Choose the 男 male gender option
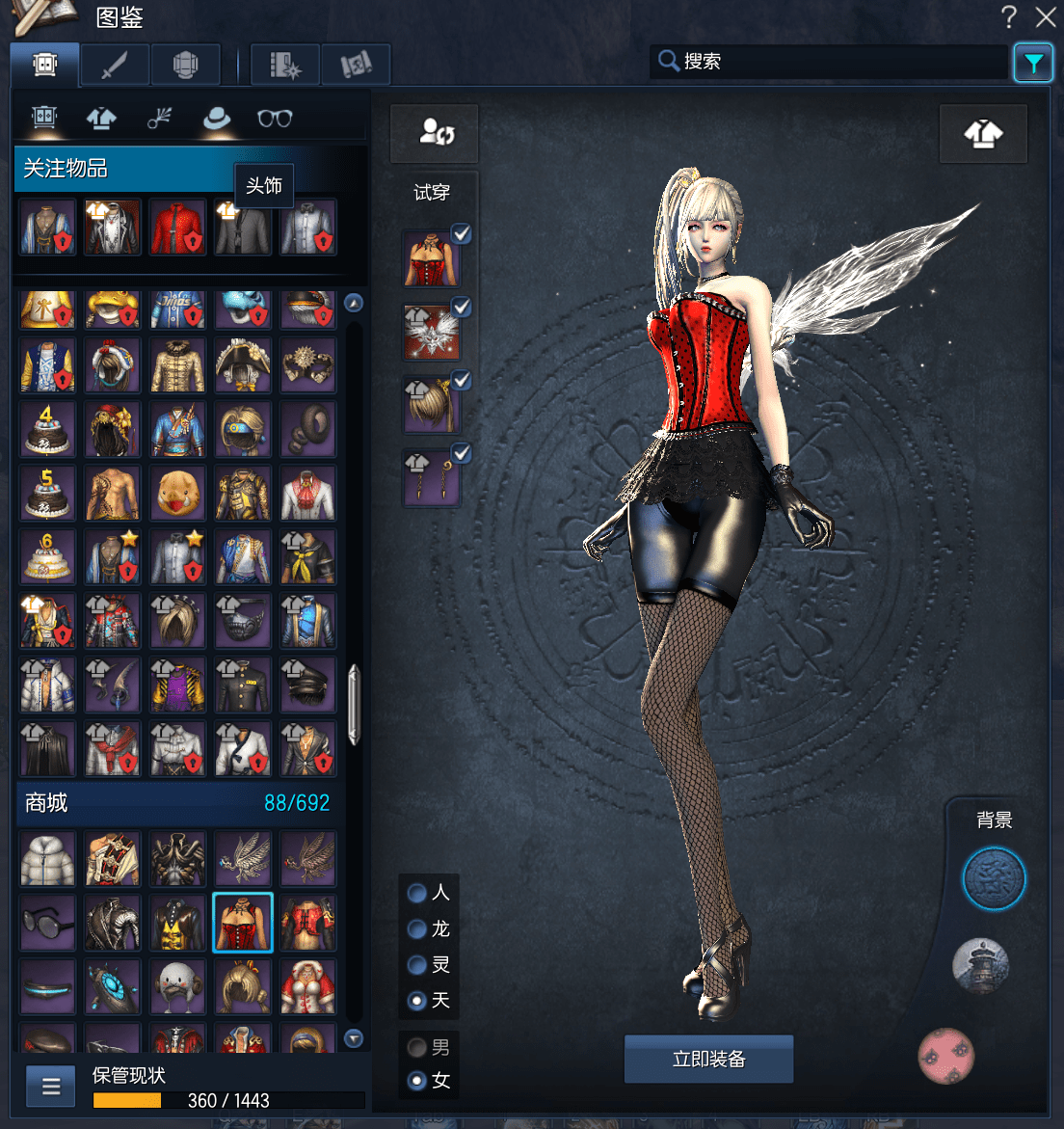The height and width of the screenshot is (1129, 1064). [417, 1047]
